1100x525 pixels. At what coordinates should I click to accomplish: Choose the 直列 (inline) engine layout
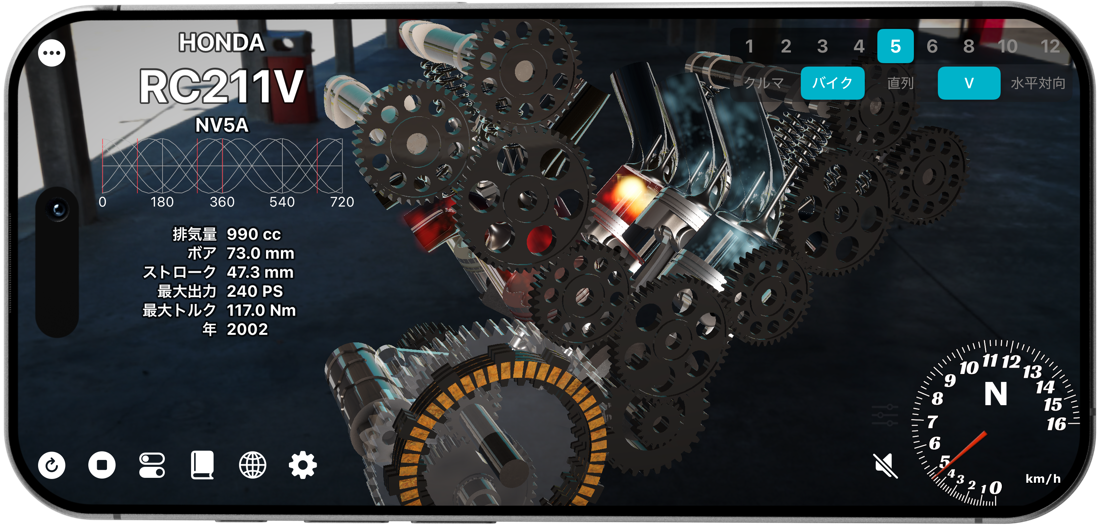901,83
